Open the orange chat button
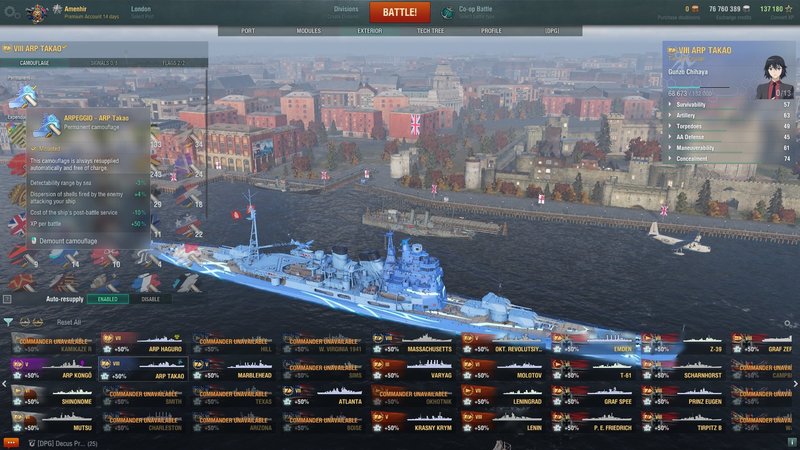 pyautogui.click(x=11, y=442)
